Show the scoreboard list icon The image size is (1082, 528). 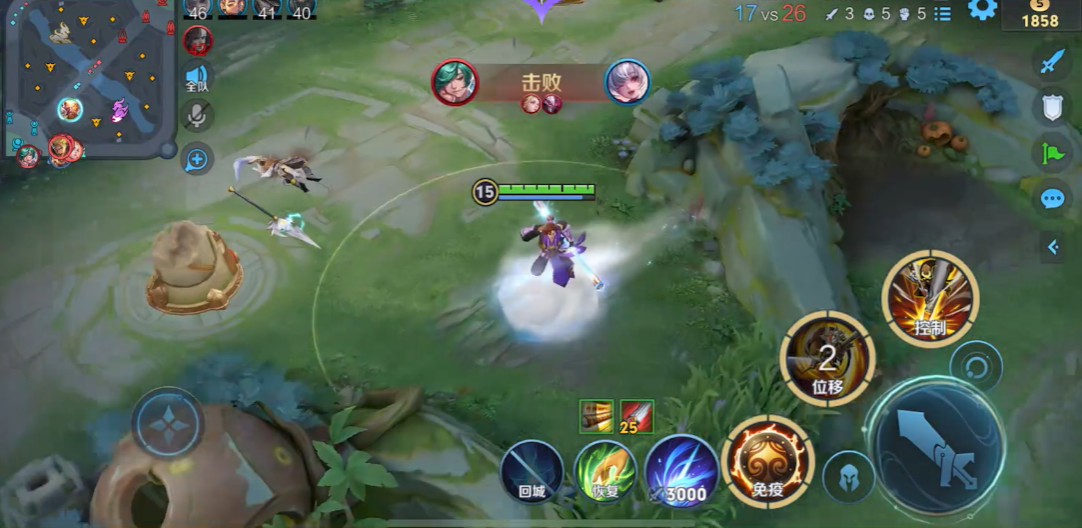pos(942,14)
